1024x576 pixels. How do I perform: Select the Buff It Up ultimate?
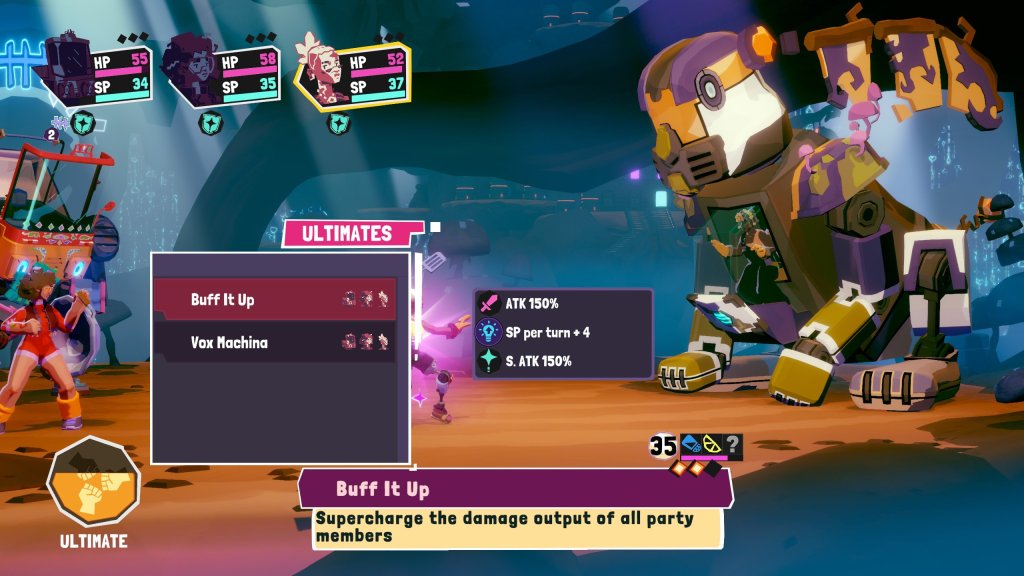[x=274, y=300]
